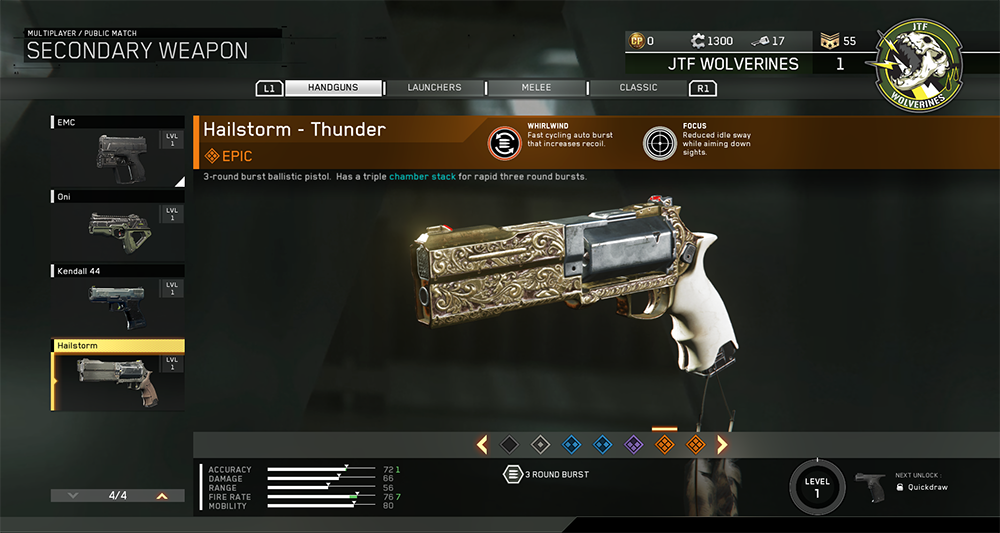Show the previous weapon variant with left arrow
This screenshot has width=1000, height=533.
pos(482,444)
